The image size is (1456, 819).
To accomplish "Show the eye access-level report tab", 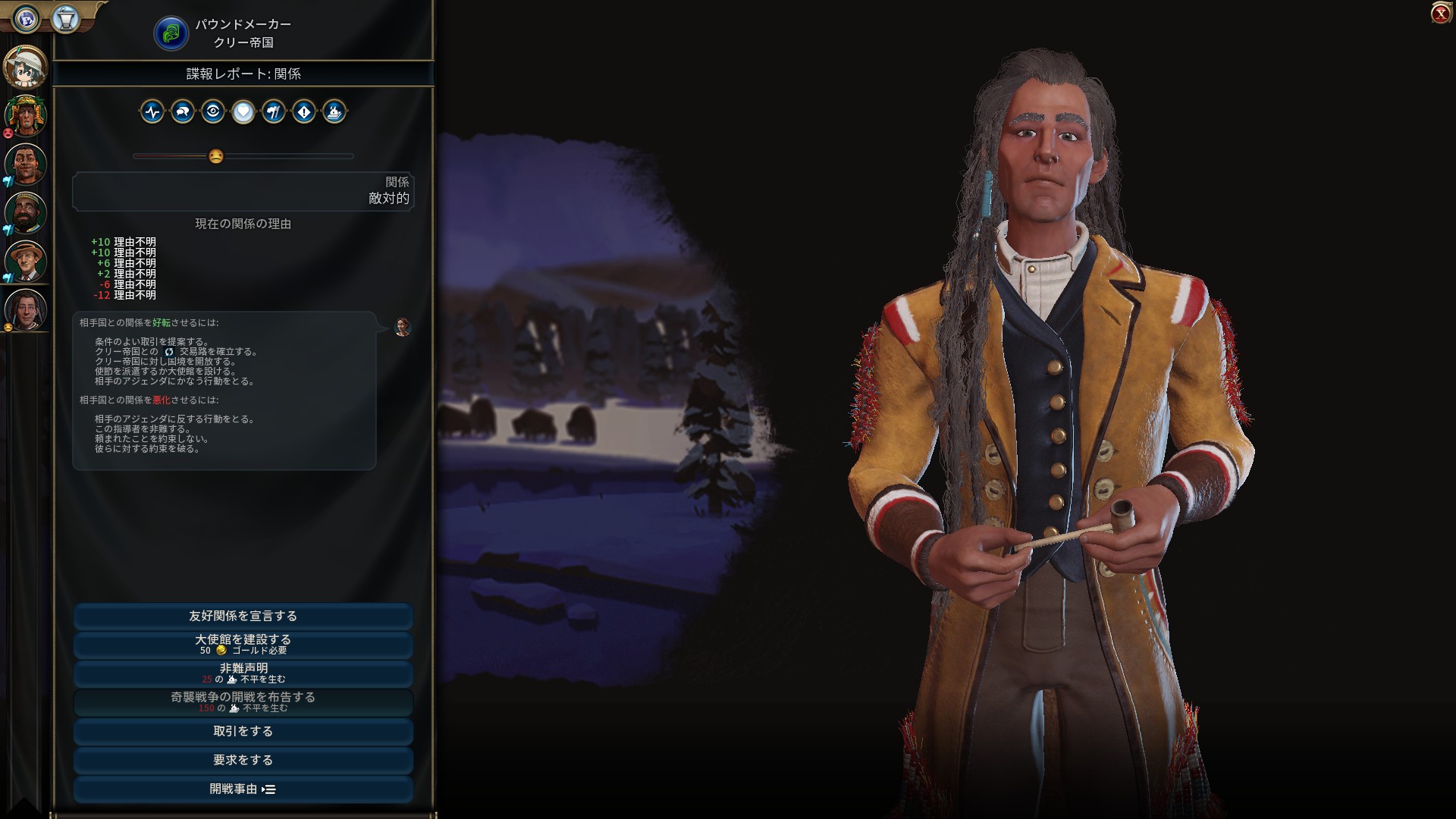I will click(x=213, y=112).
